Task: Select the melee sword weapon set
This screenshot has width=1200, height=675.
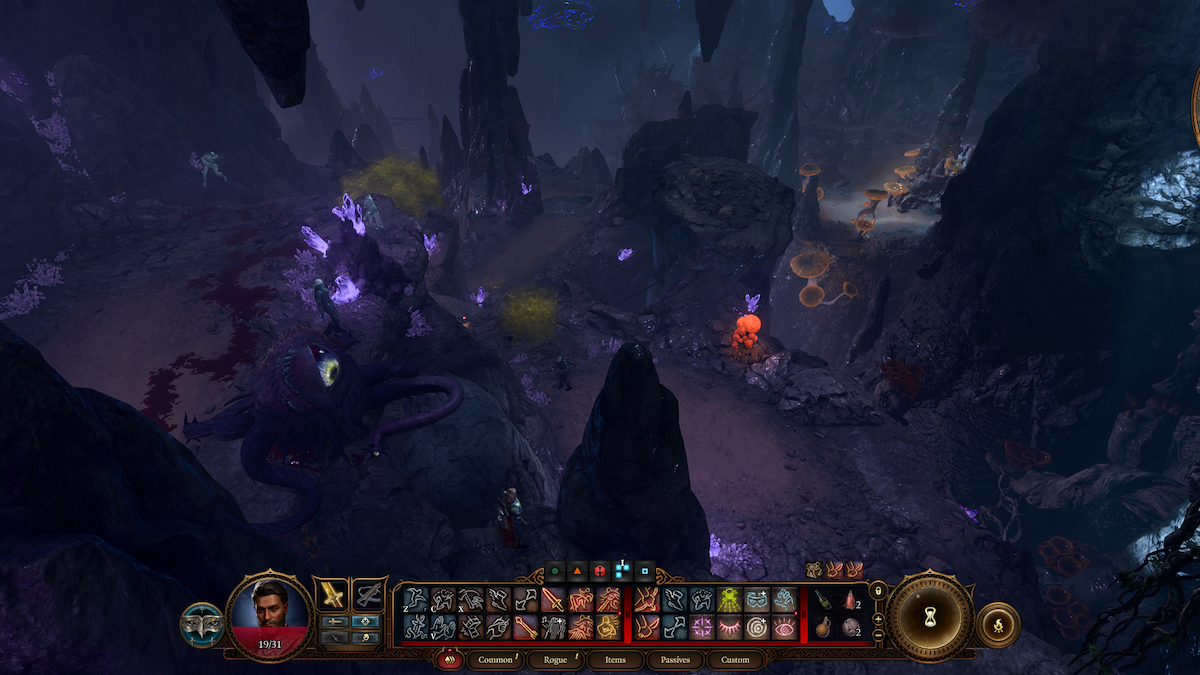Action: pos(332,594)
